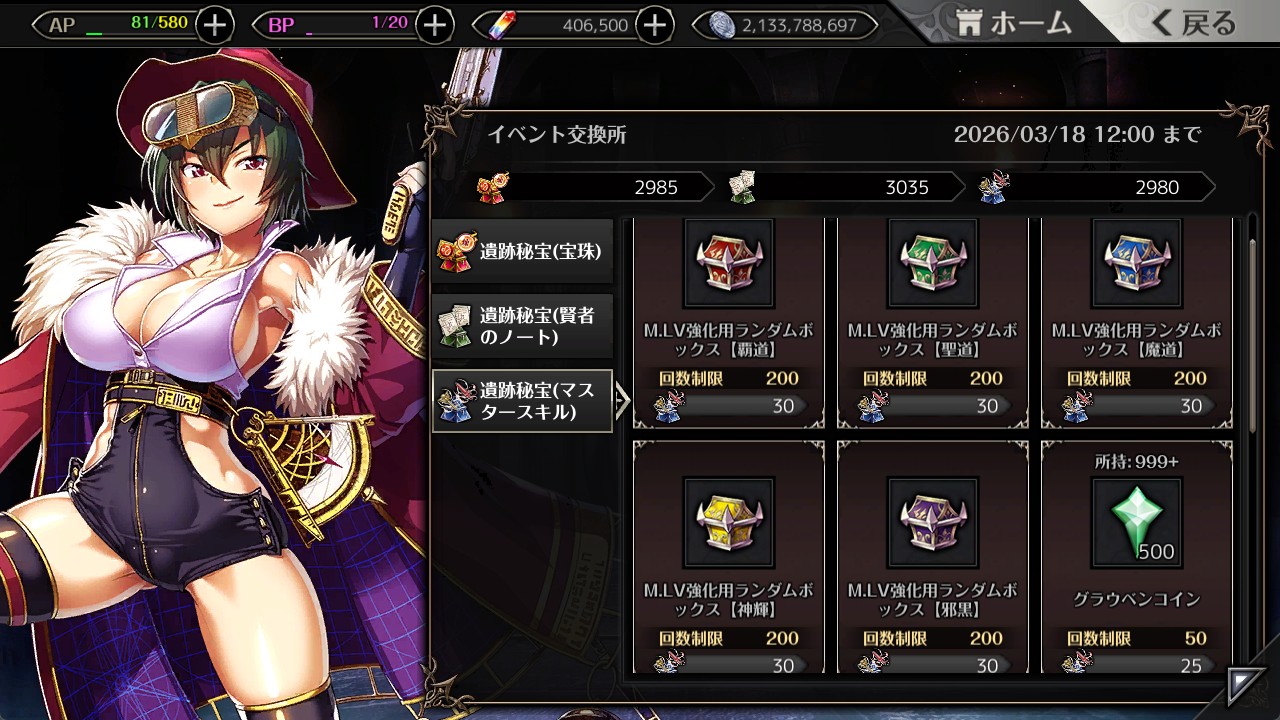Select the yellow 神輝 random box
The width and height of the screenshot is (1280, 720).
tap(729, 558)
